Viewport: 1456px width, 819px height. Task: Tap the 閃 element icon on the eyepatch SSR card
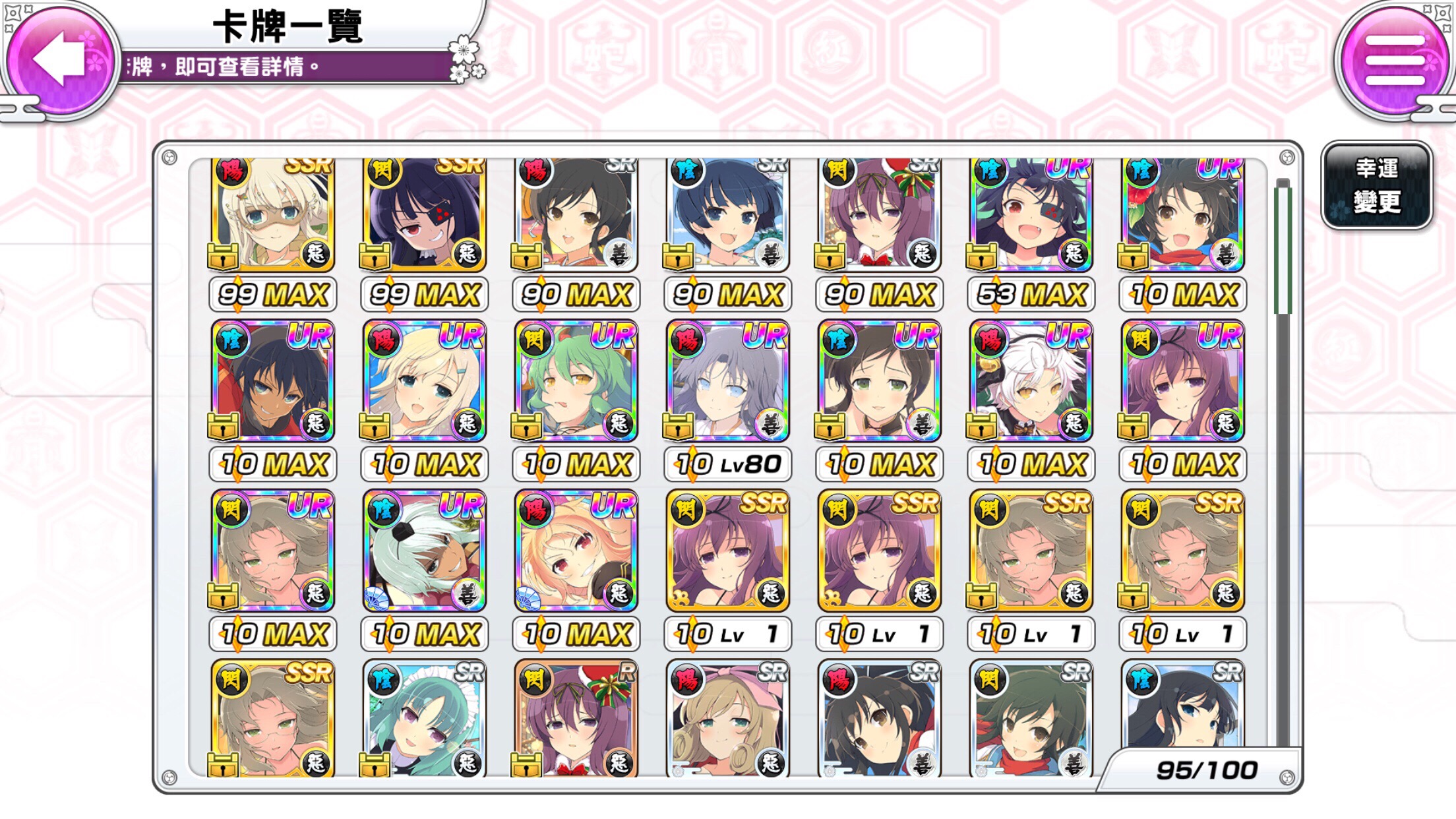click(385, 169)
